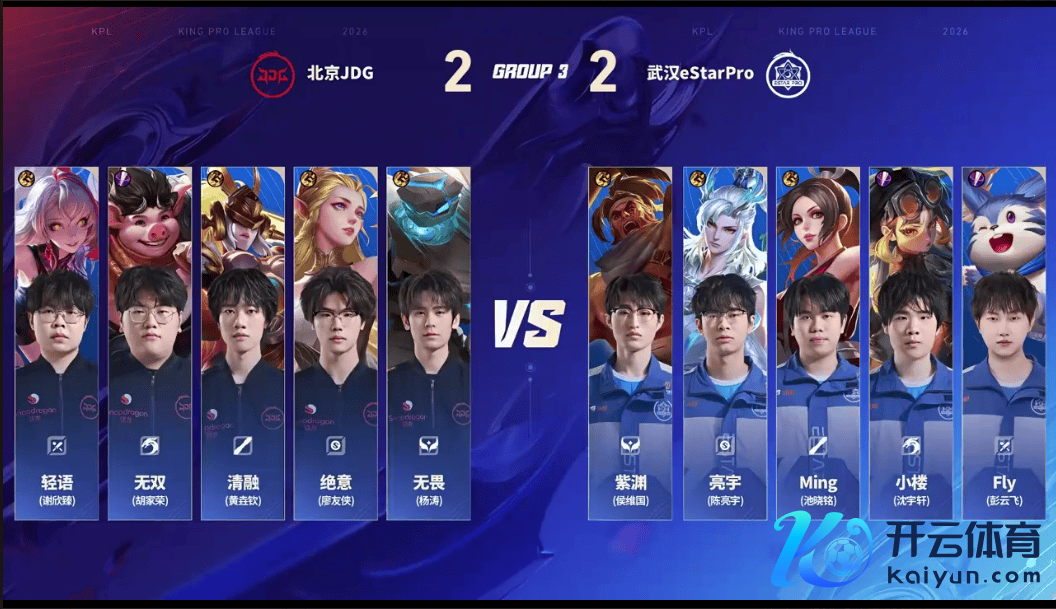1056x609 pixels.
Task: Choose the 无双 player card
Action: 149,343
